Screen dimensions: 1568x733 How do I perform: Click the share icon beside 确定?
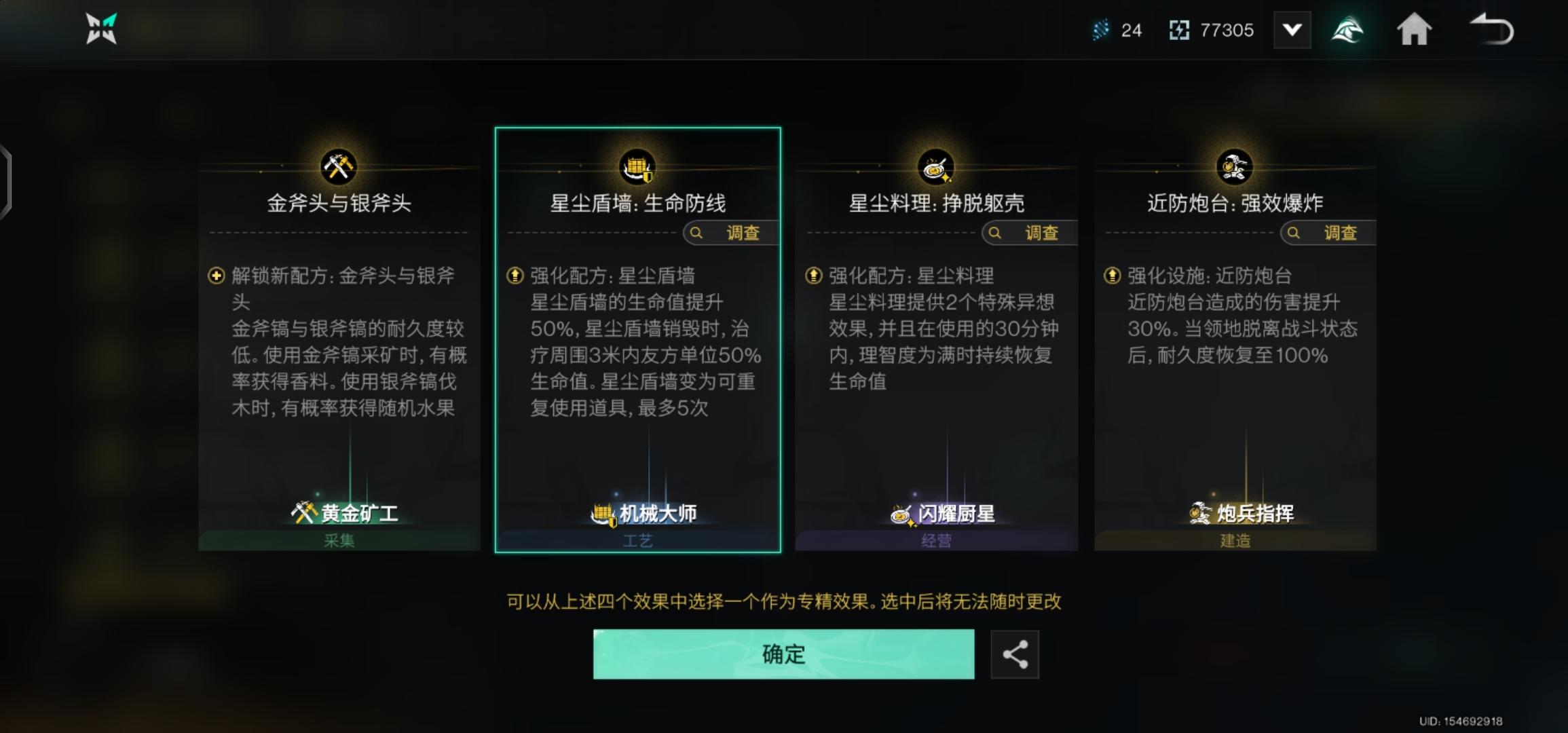coord(1015,654)
